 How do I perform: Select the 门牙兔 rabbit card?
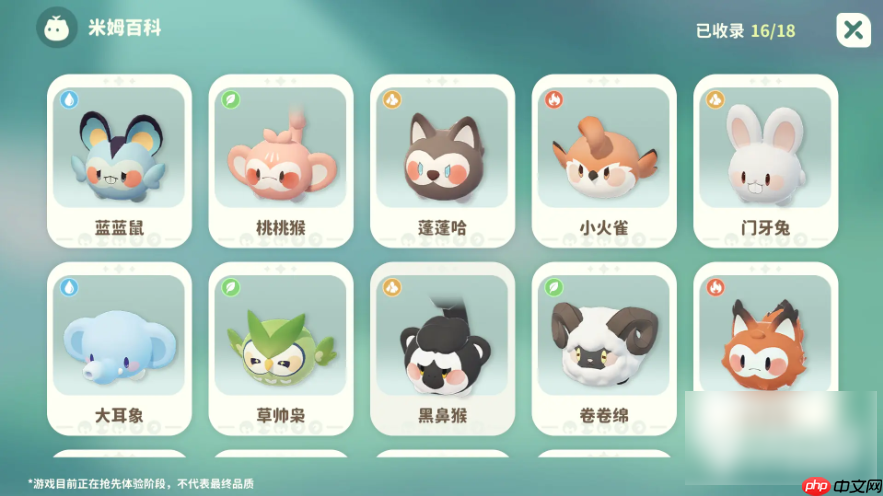(x=765, y=161)
